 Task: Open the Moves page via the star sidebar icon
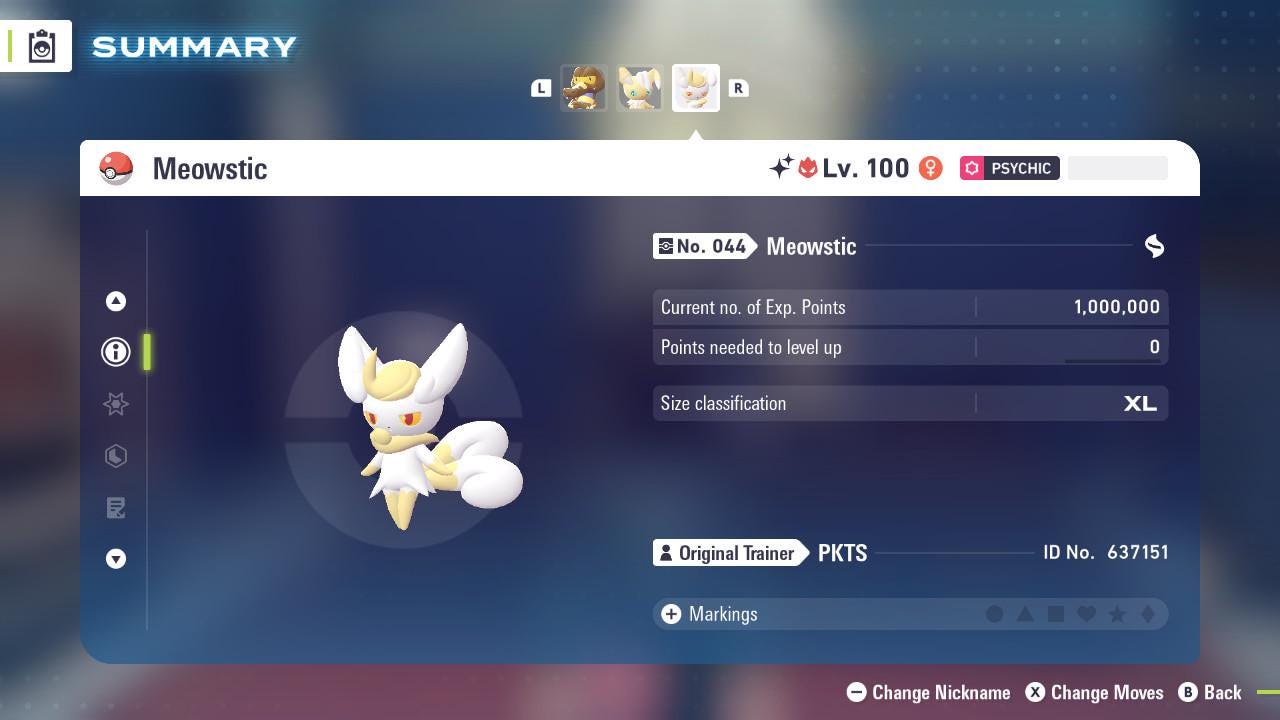click(x=116, y=404)
